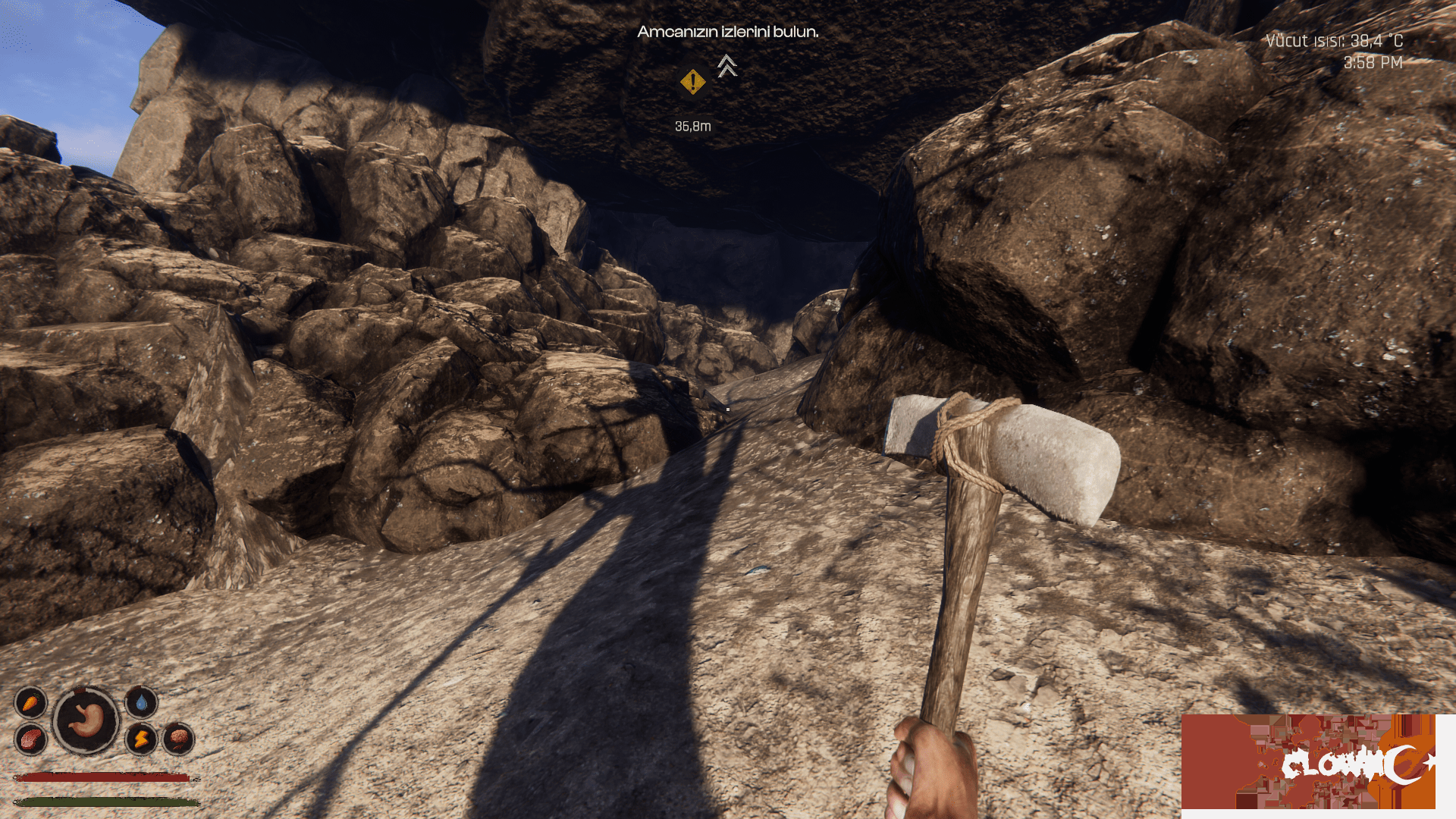The height and width of the screenshot is (819, 1456).
Task: Select the stomach fullness indicator
Action: tap(86, 720)
